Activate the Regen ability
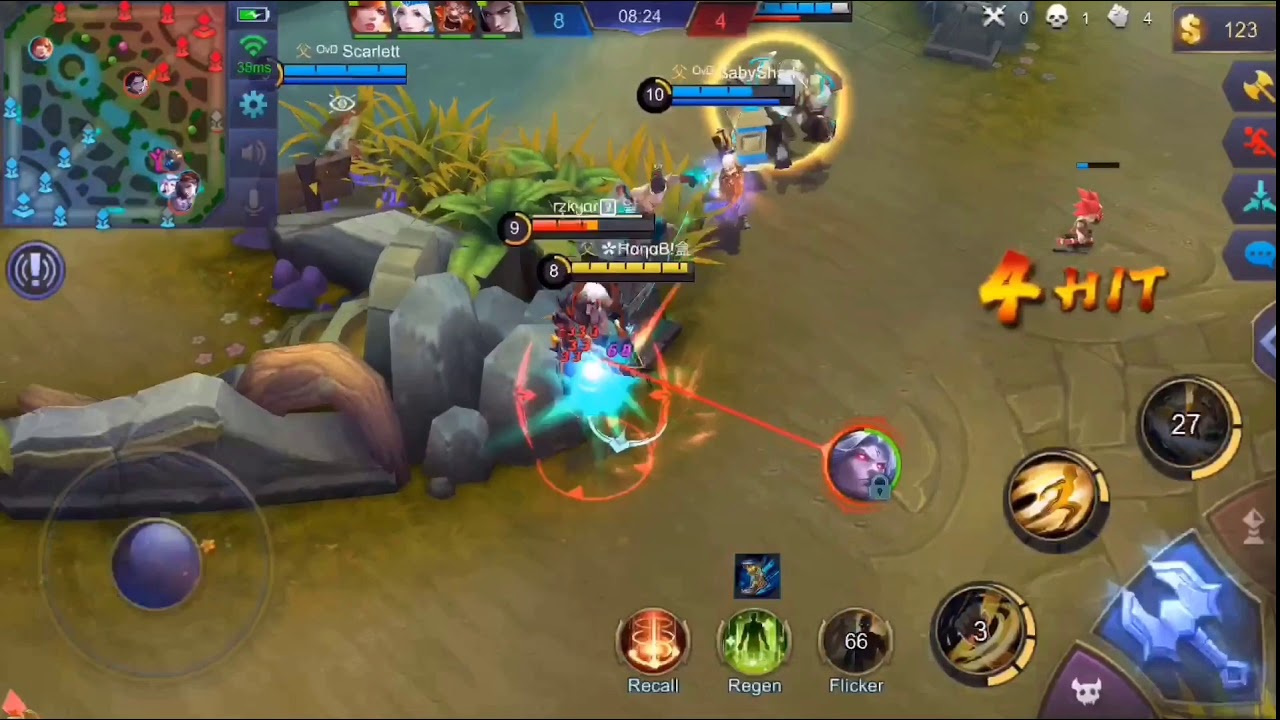The width and height of the screenshot is (1280, 720). point(754,641)
